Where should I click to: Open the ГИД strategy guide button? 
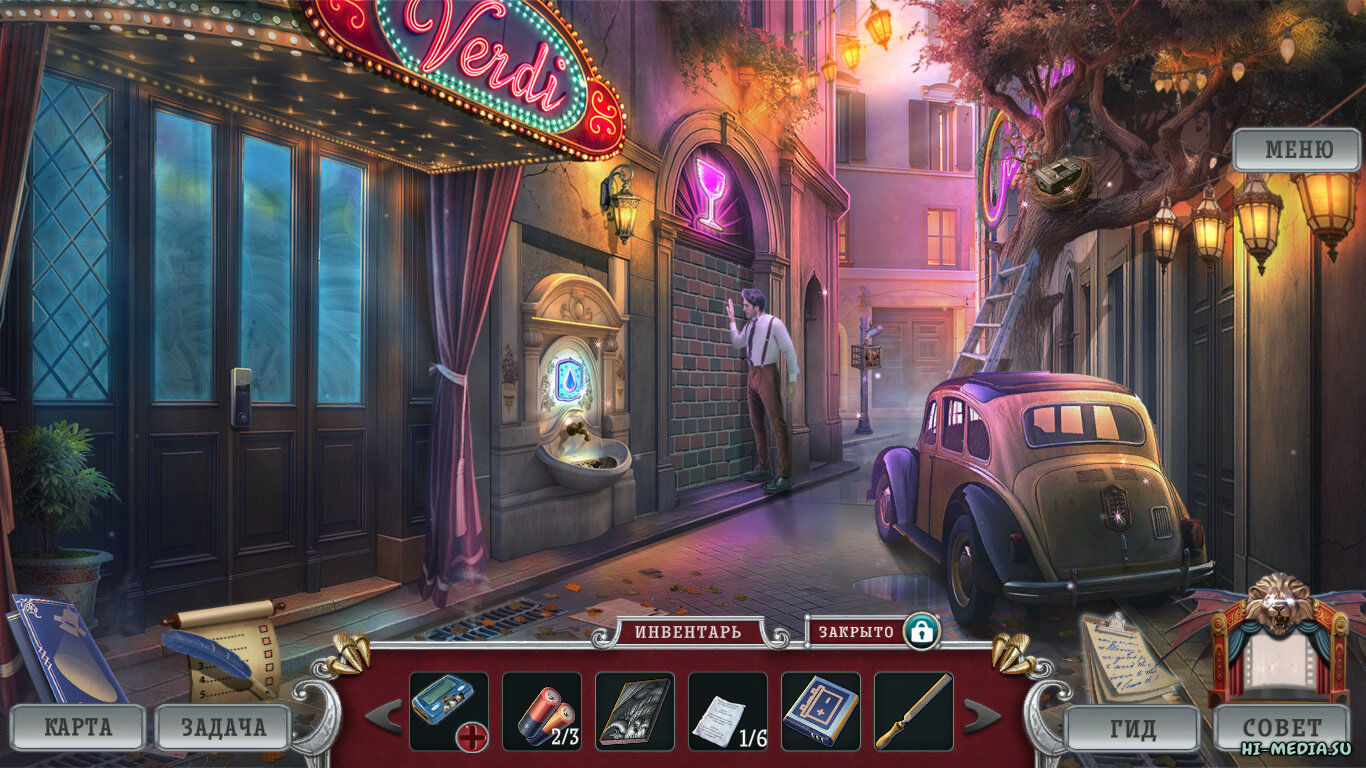point(1132,728)
